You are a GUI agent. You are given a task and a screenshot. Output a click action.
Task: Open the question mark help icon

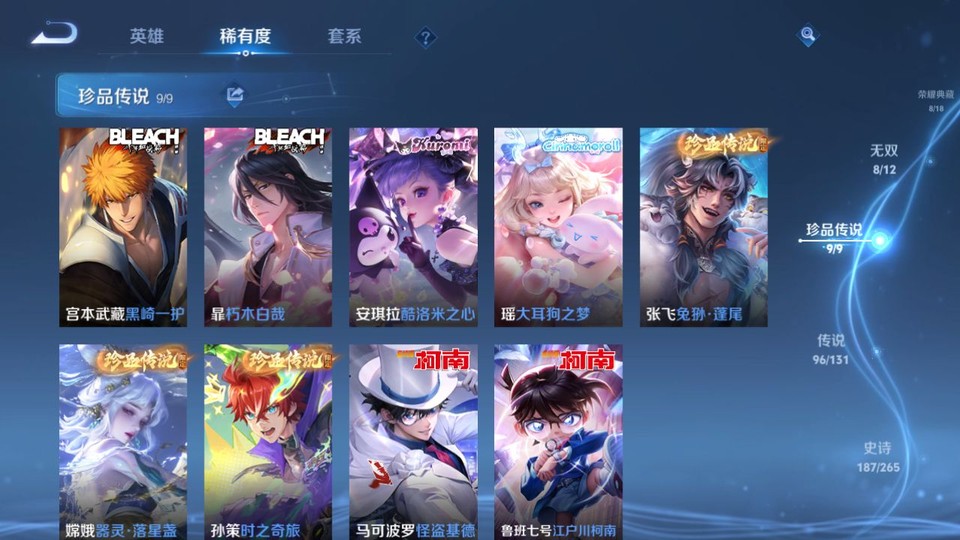pyautogui.click(x=426, y=37)
